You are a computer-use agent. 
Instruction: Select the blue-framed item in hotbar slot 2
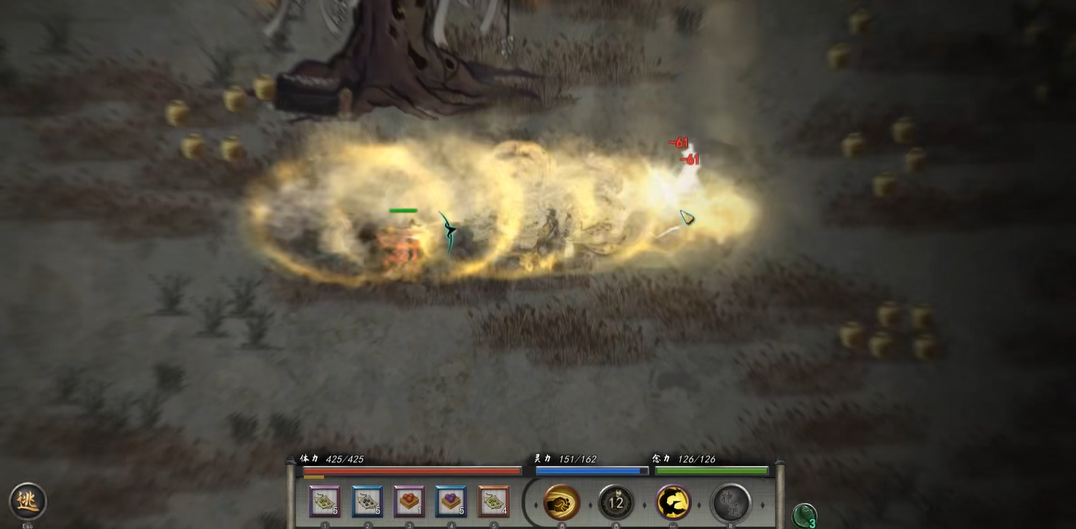coord(367,501)
